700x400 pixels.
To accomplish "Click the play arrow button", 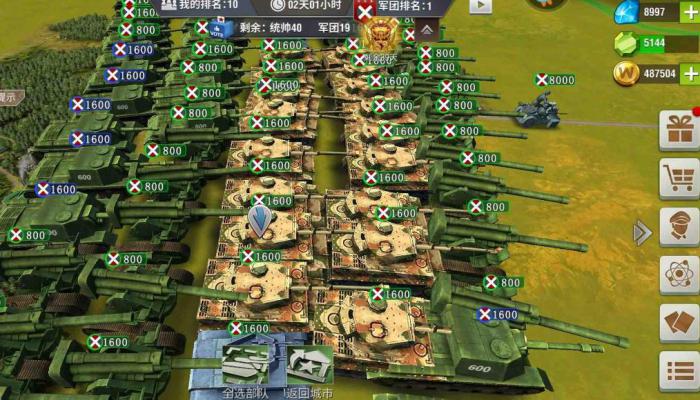I will tap(481, 5).
